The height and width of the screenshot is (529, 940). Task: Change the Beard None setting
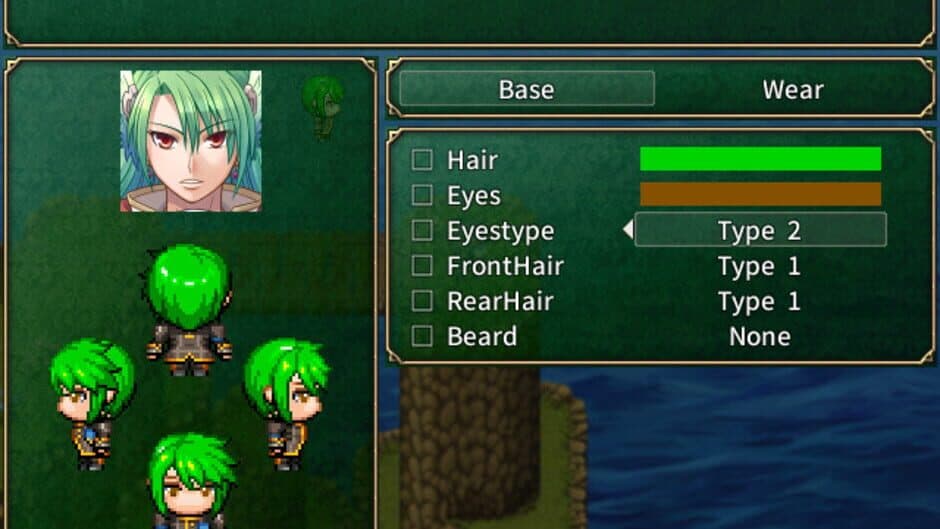(760, 336)
